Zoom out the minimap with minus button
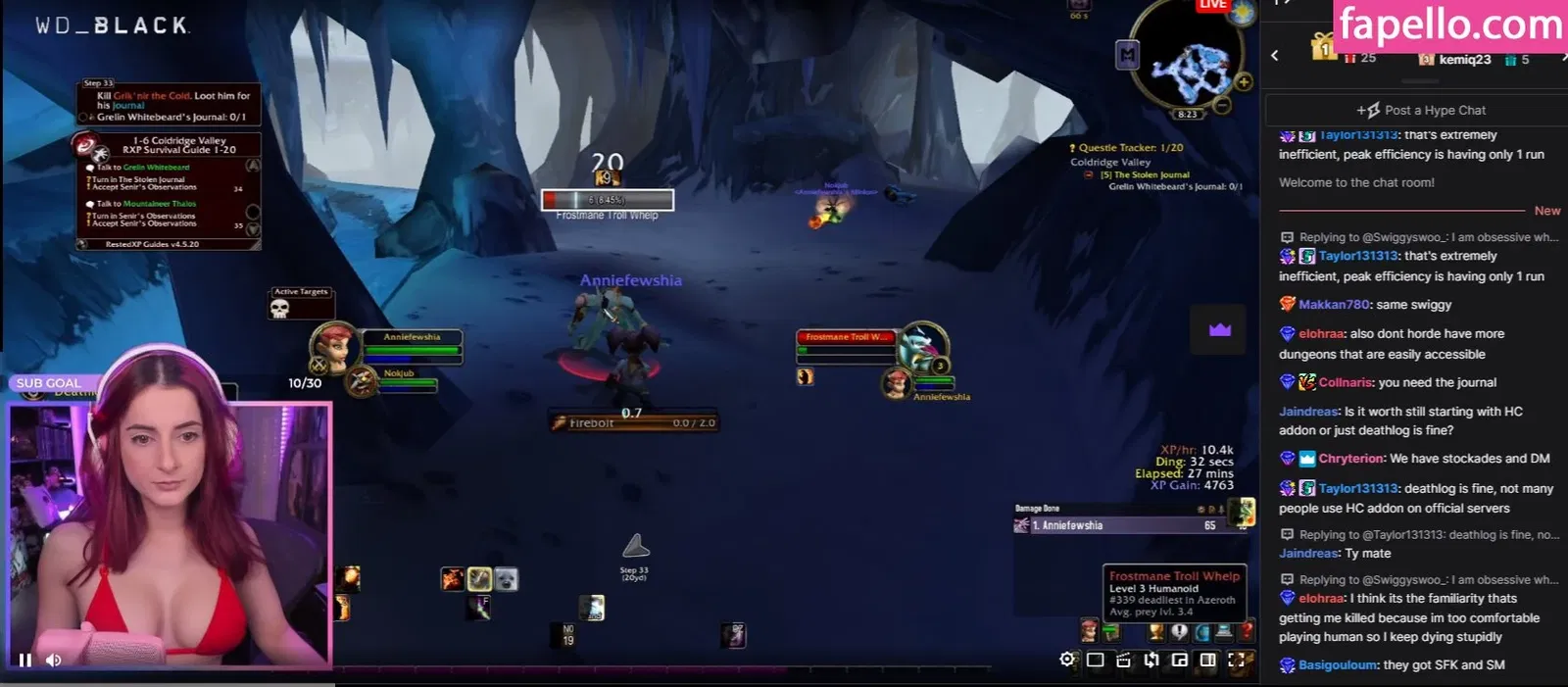This screenshot has width=1568, height=687. pos(1222,104)
